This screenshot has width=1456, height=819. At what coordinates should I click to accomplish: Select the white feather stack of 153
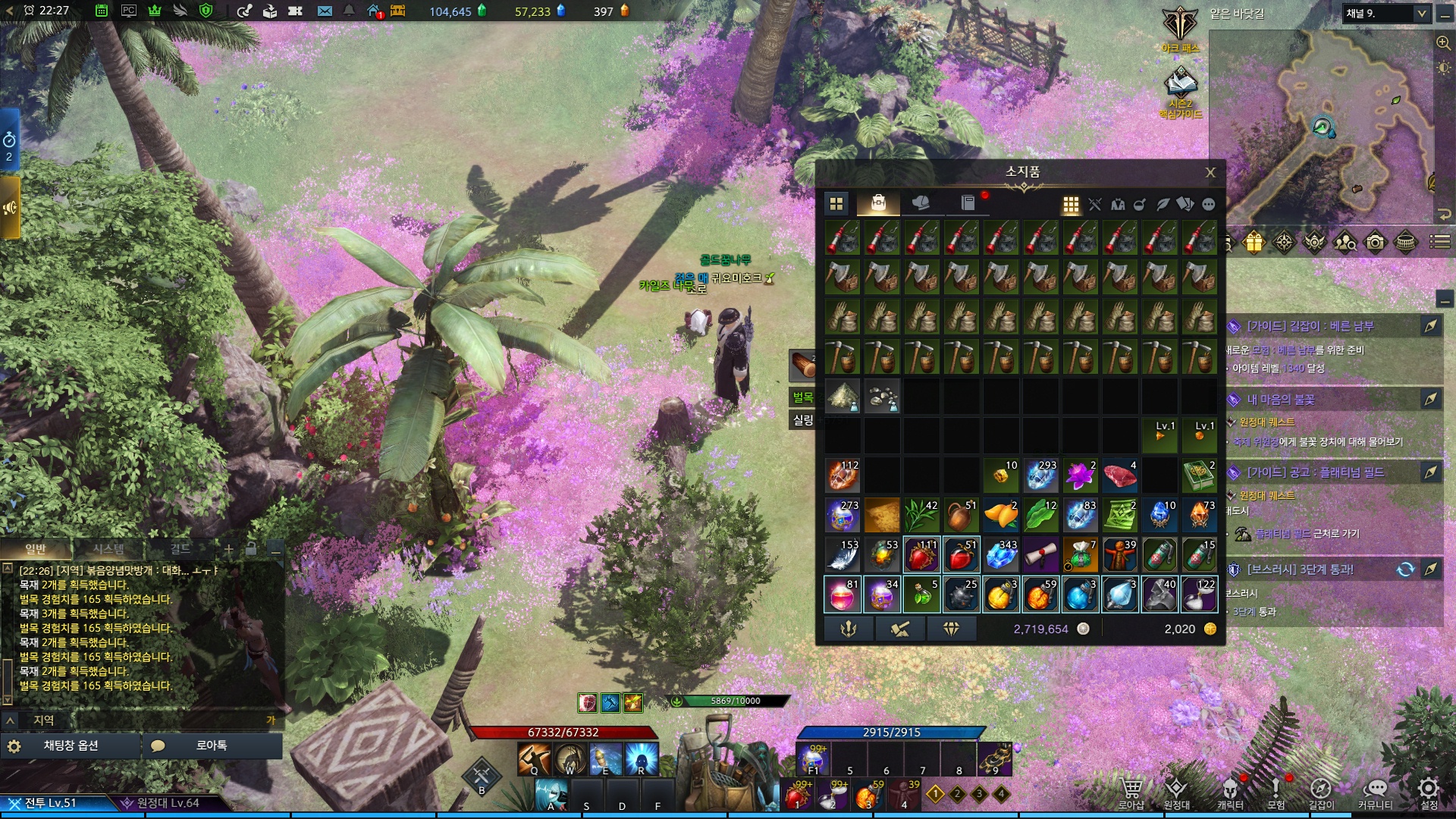tap(843, 556)
